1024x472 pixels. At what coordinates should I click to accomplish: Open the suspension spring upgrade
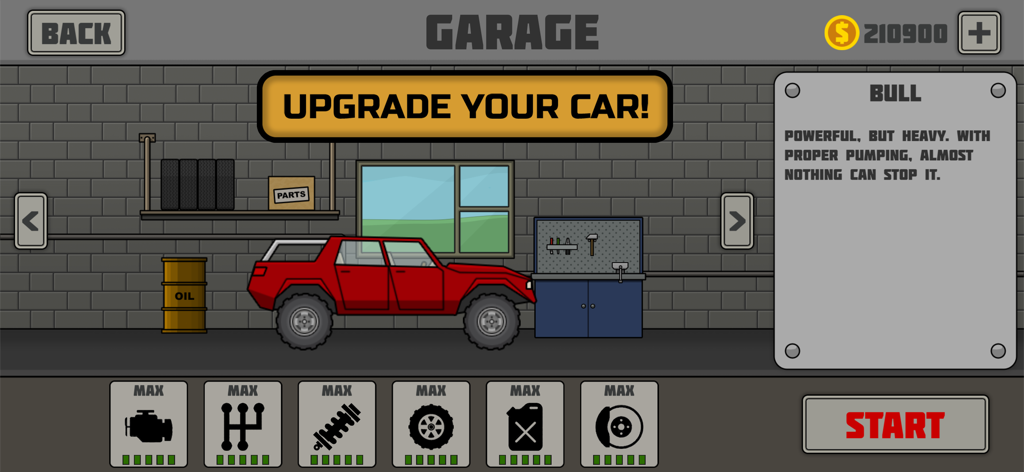pyautogui.click(x=337, y=424)
